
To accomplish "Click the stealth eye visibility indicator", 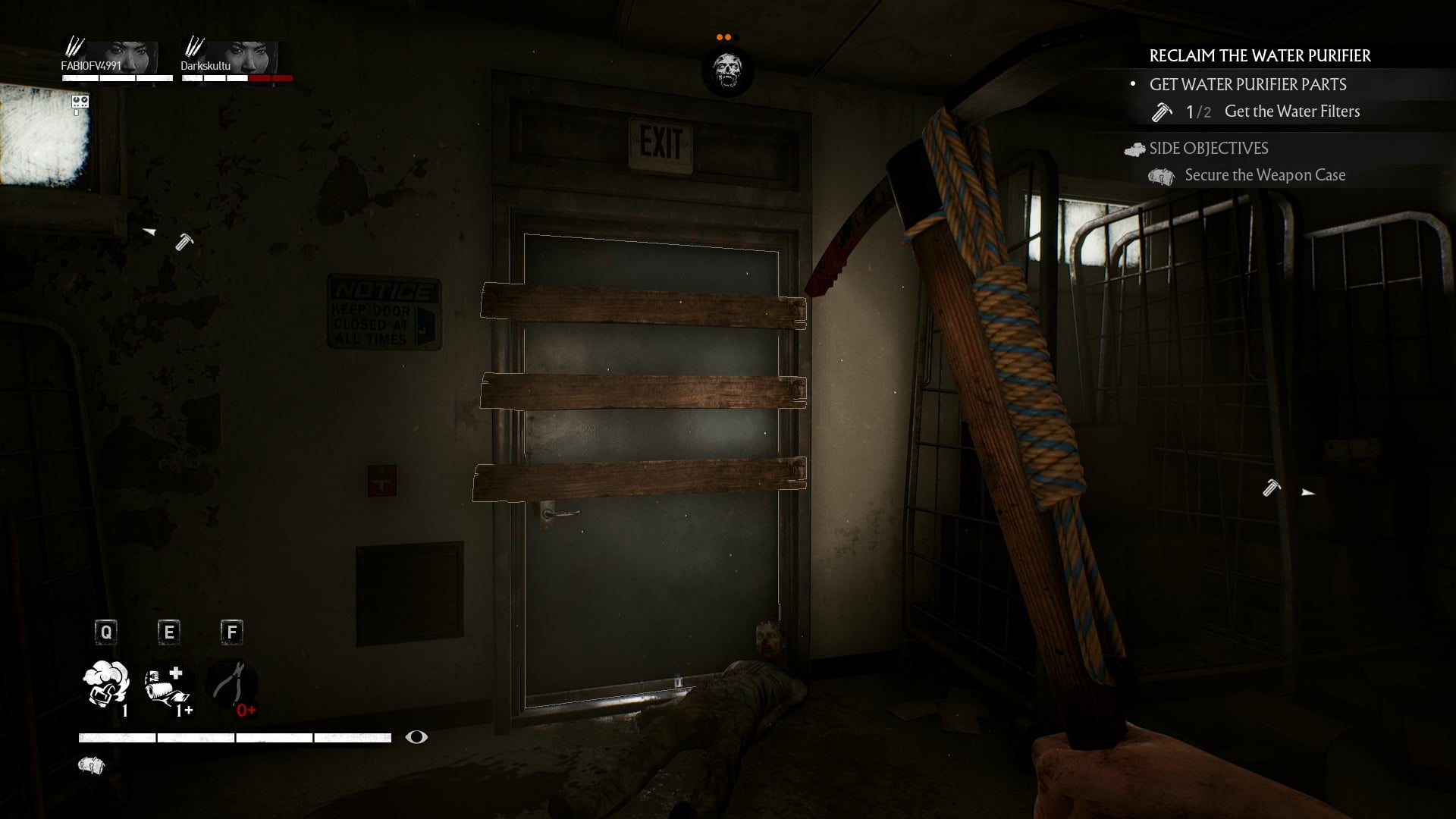I will (416, 737).
